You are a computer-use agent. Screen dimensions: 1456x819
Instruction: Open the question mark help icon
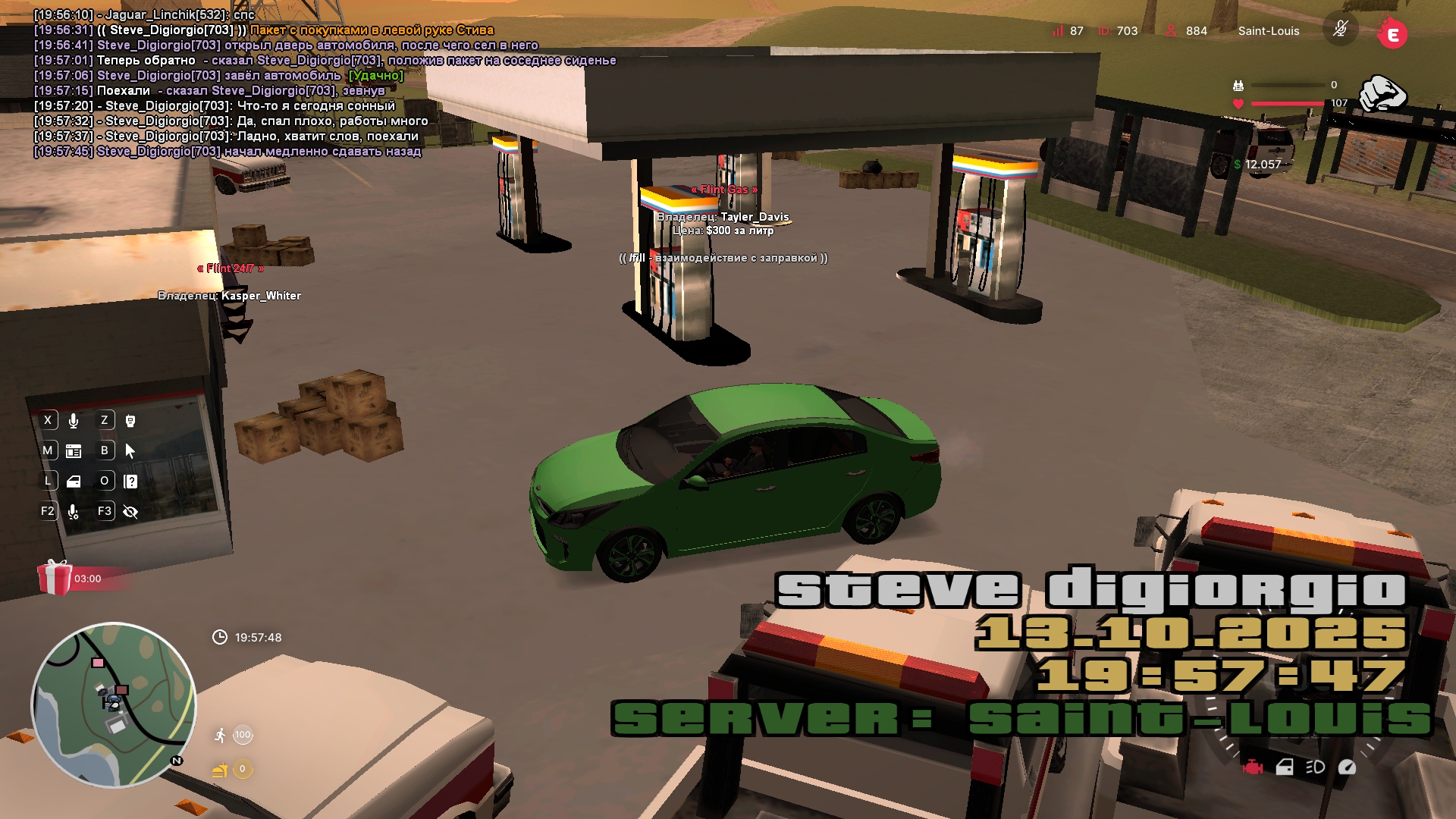point(130,482)
